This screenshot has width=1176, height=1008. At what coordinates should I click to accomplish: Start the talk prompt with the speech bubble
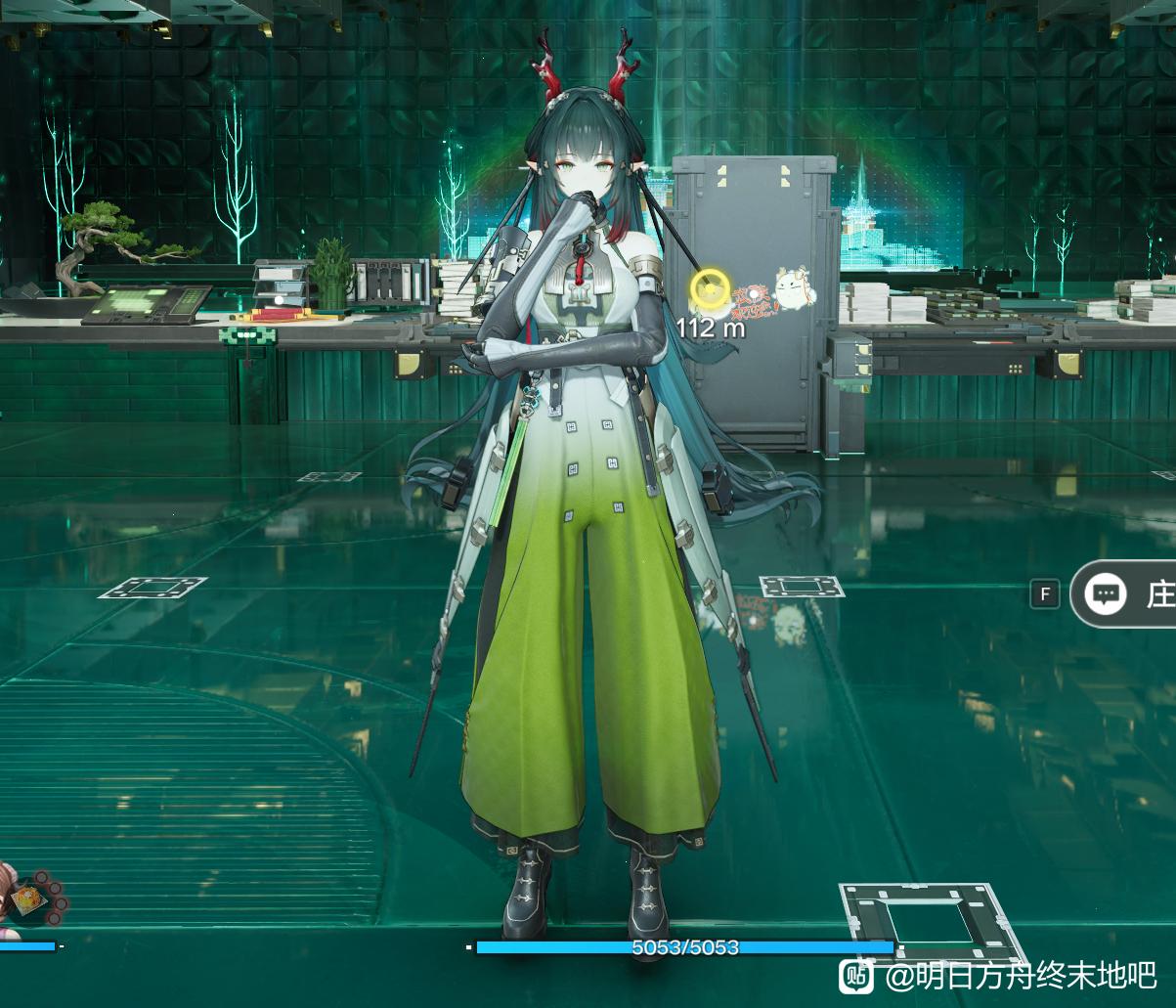pos(1107,593)
